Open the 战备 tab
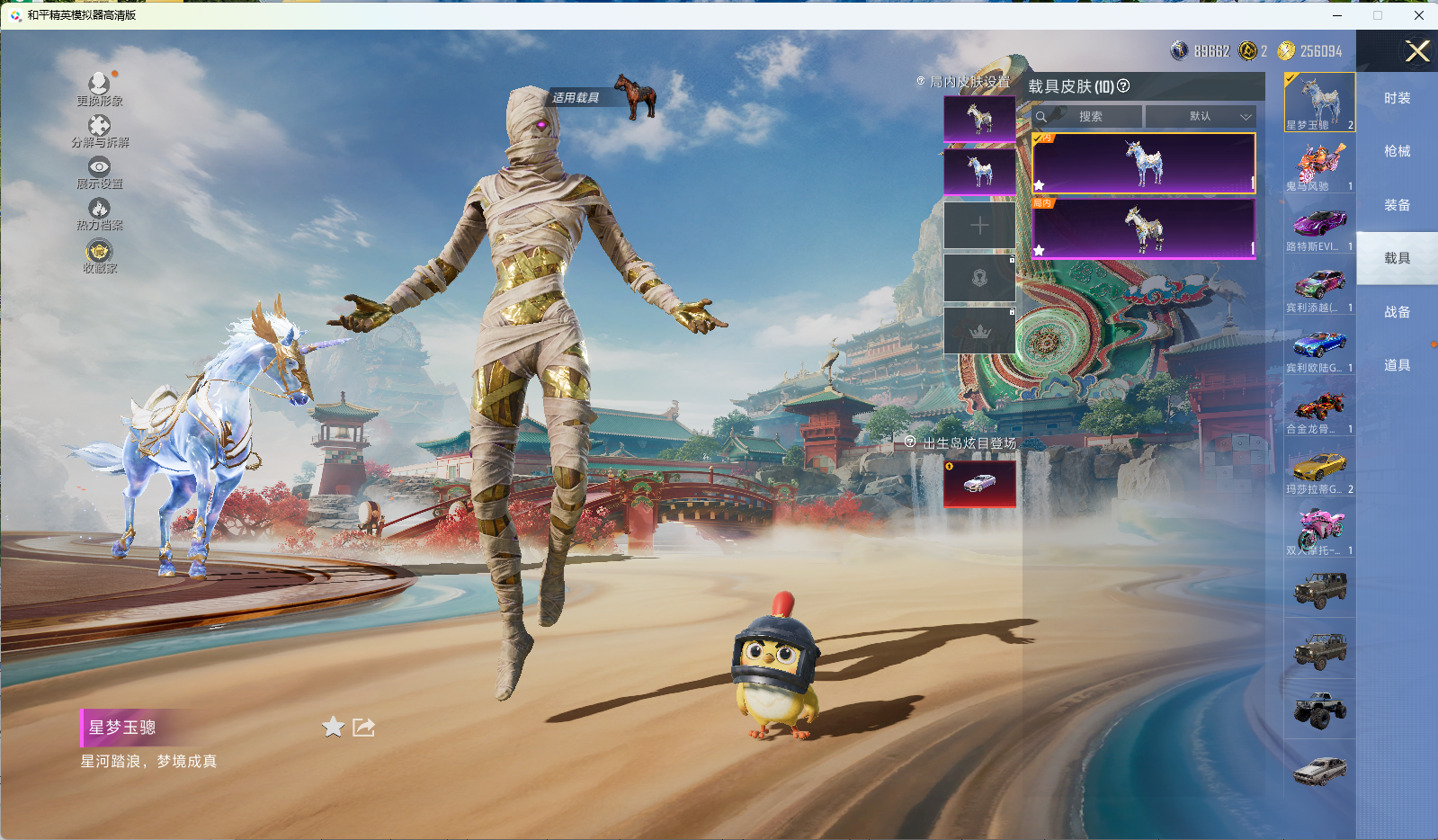Screen dimensions: 1438x840 (1397, 312)
